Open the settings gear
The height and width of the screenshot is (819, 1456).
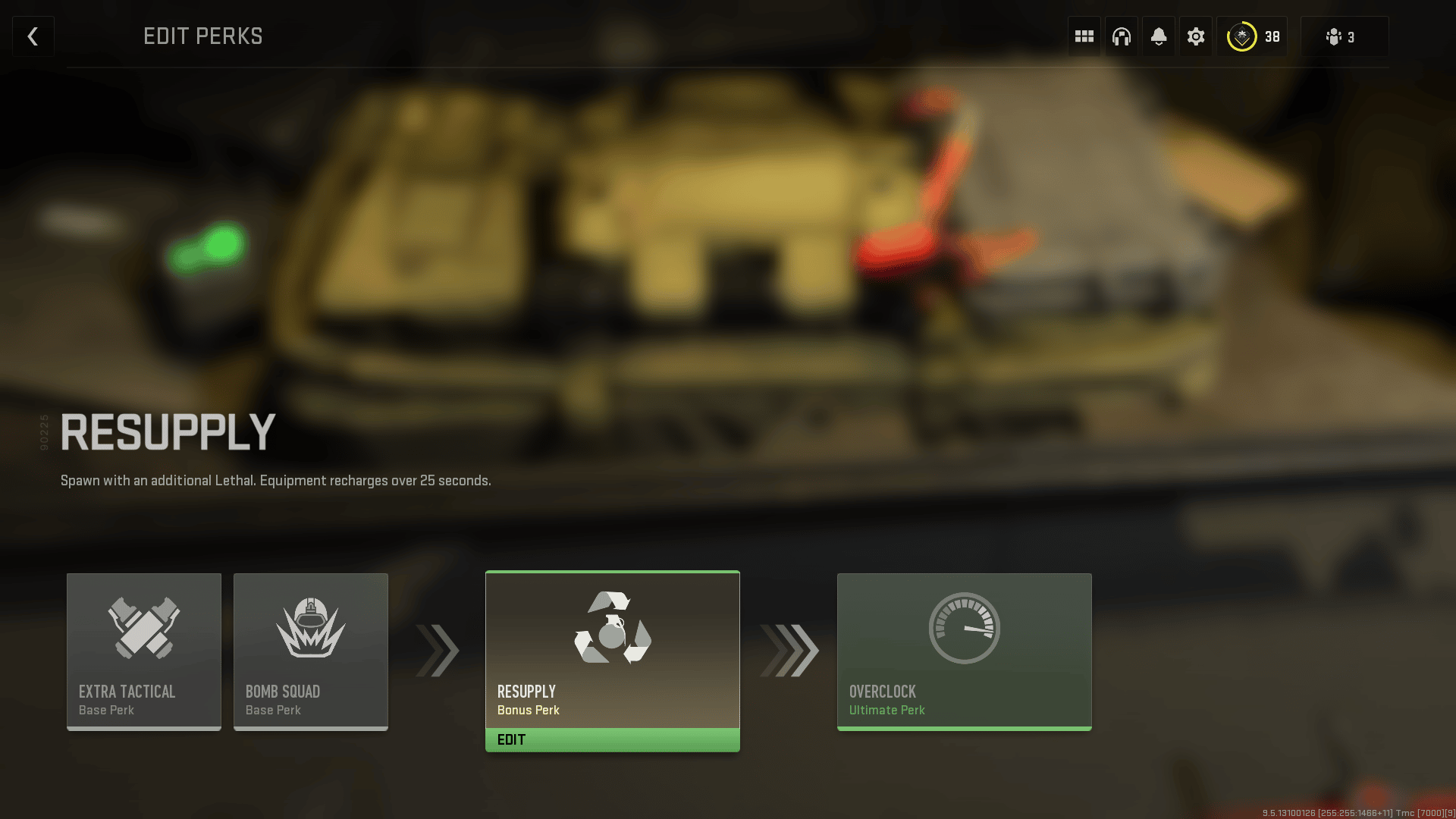pyautogui.click(x=1196, y=36)
